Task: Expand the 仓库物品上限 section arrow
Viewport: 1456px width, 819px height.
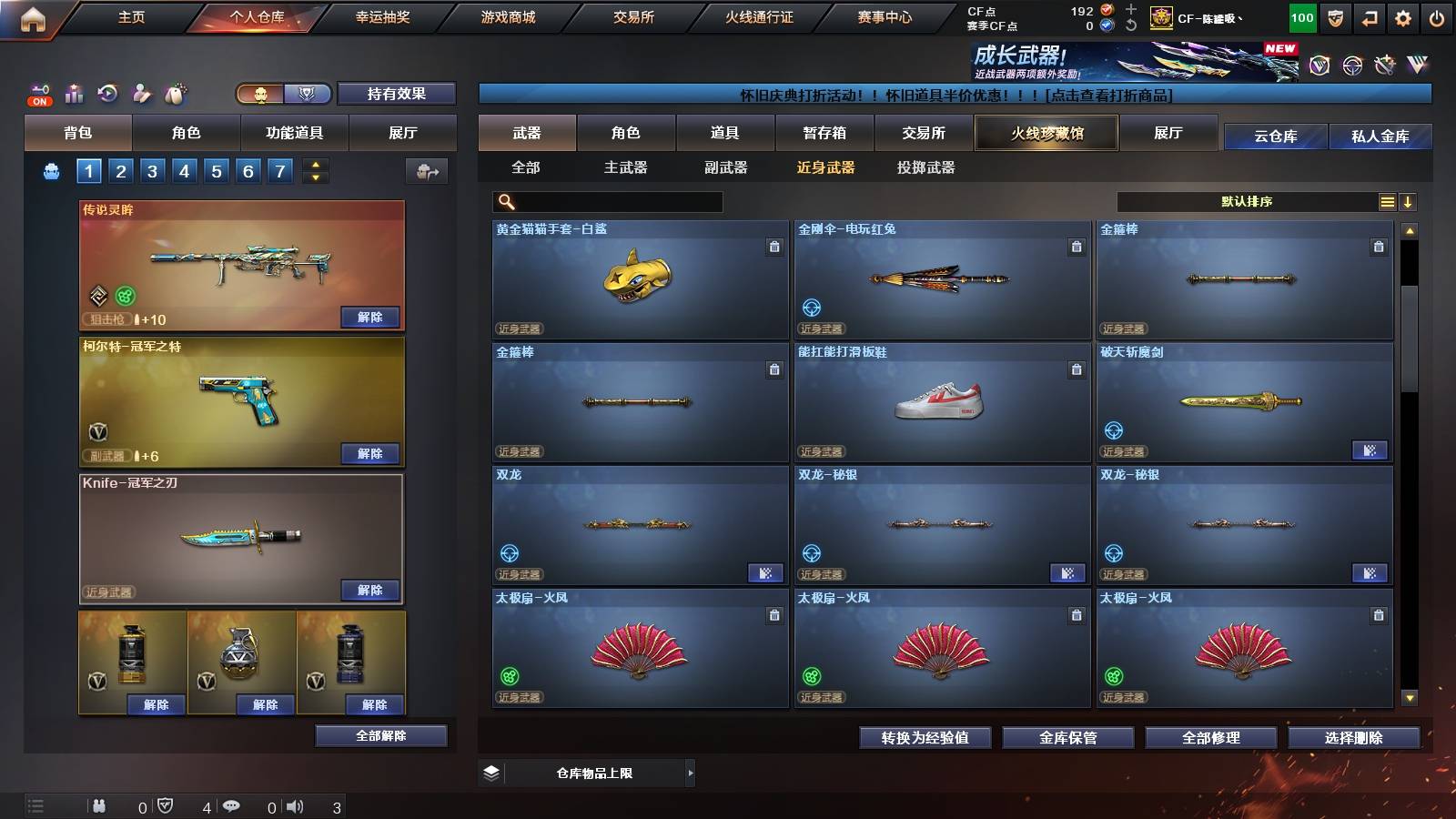Action: 692,773
